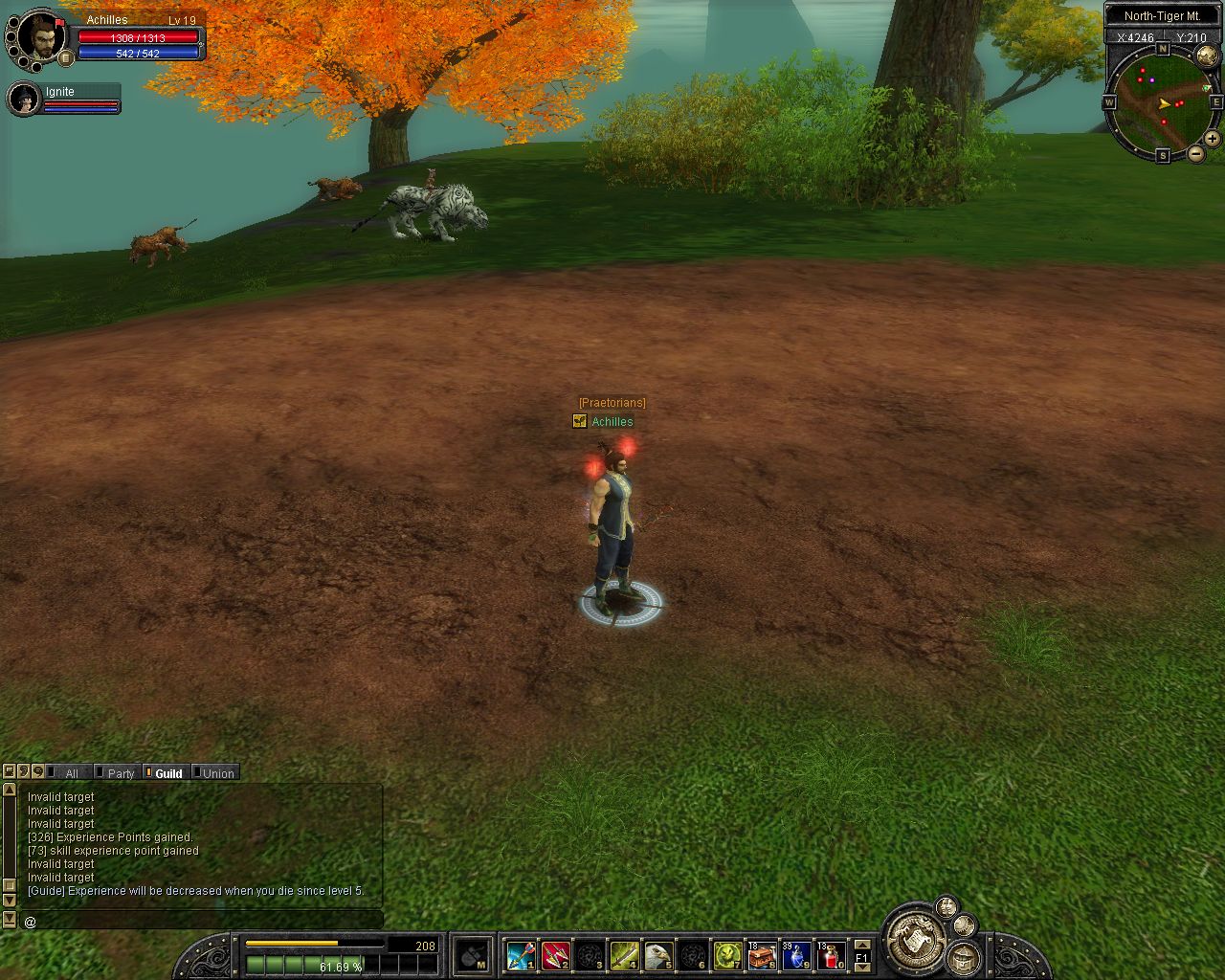Activate the green swirl skill in slot 7
Image resolution: width=1225 pixels, height=980 pixels.
[x=727, y=955]
